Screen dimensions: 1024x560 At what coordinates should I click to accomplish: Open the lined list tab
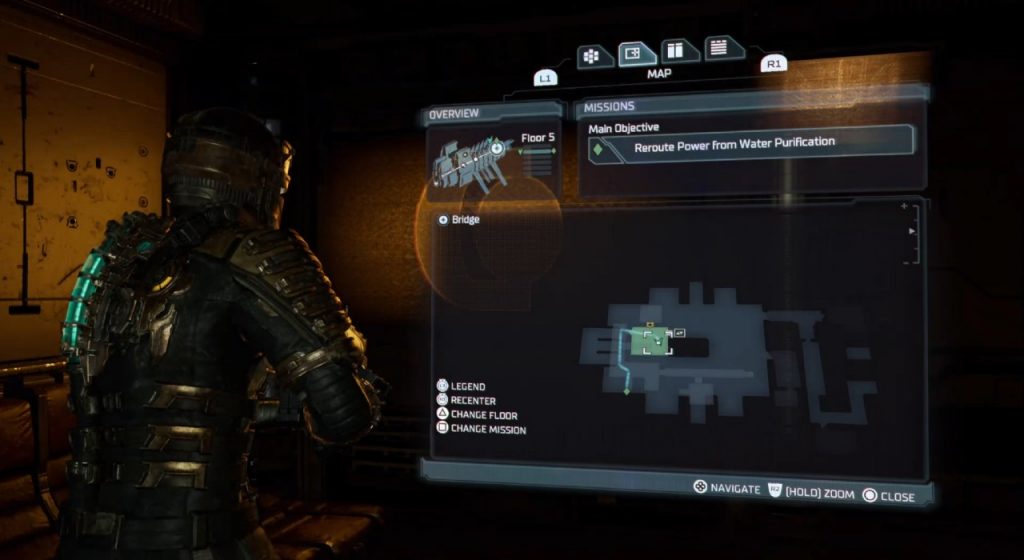point(716,47)
